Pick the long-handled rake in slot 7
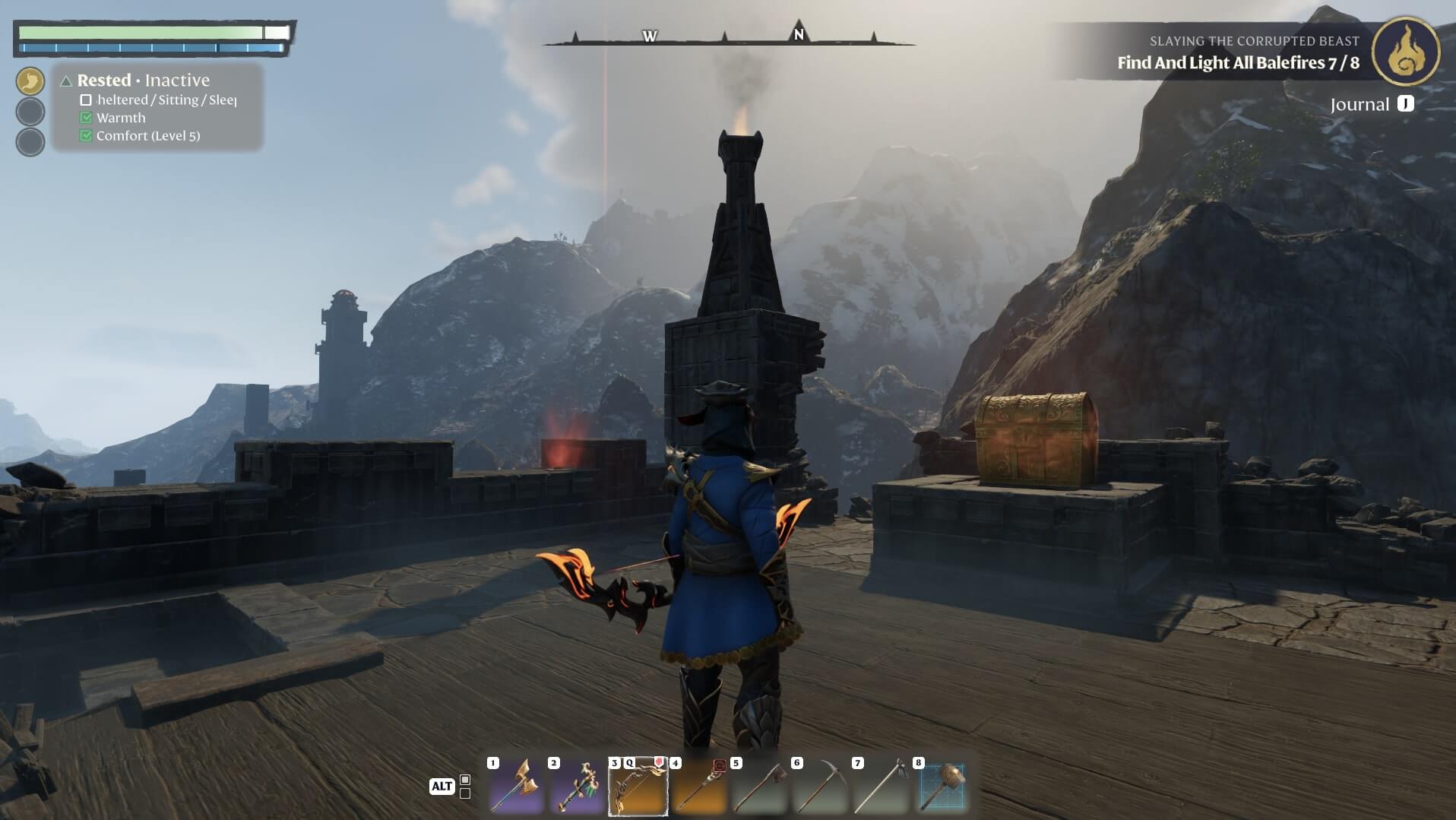Image resolution: width=1456 pixels, height=820 pixels. pyautogui.click(x=881, y=786)
